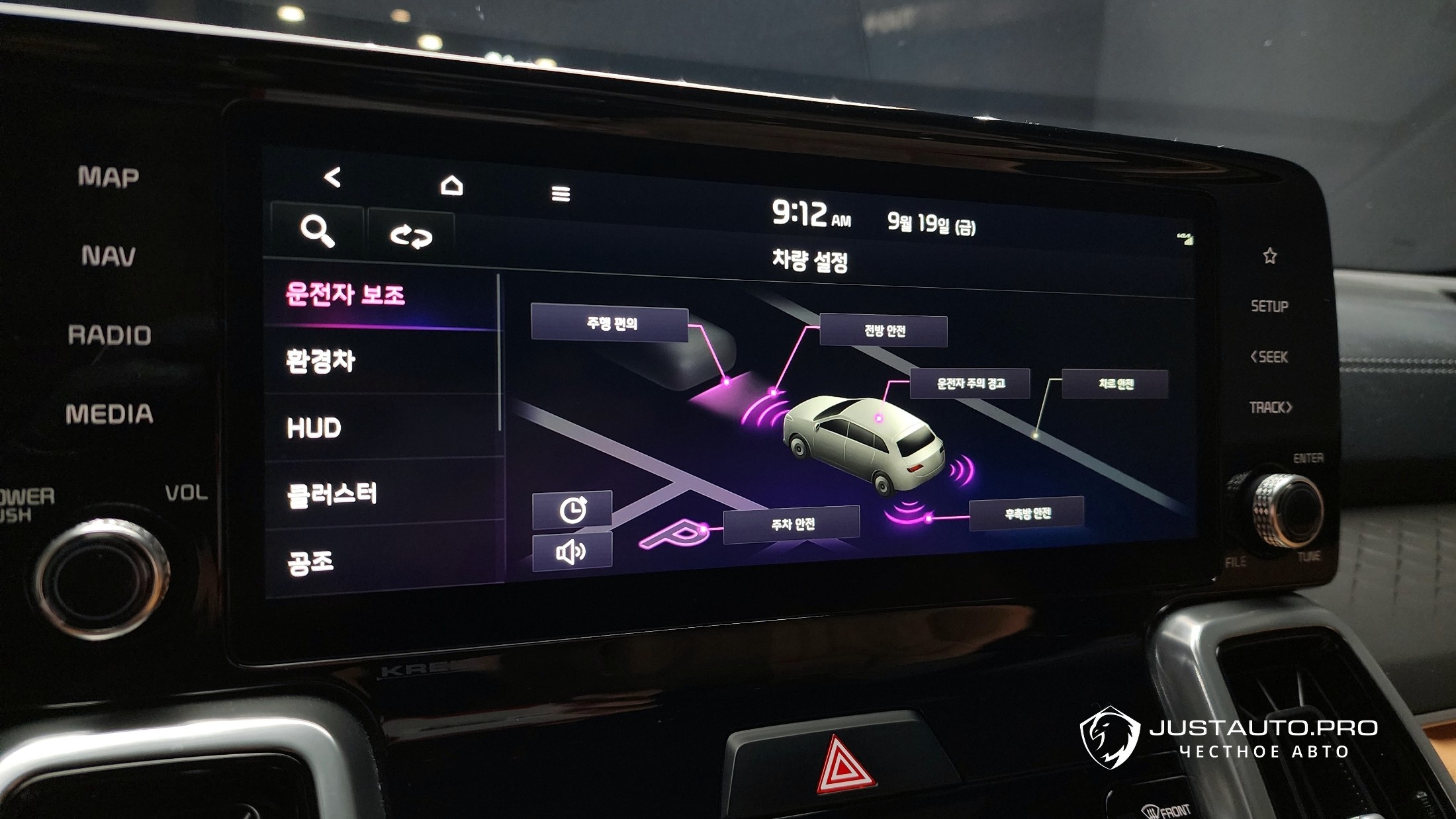The height and width of the screenshot is (819, 1456).
Task: Open the 전방 안전 settings
Action: coord(884,331)
